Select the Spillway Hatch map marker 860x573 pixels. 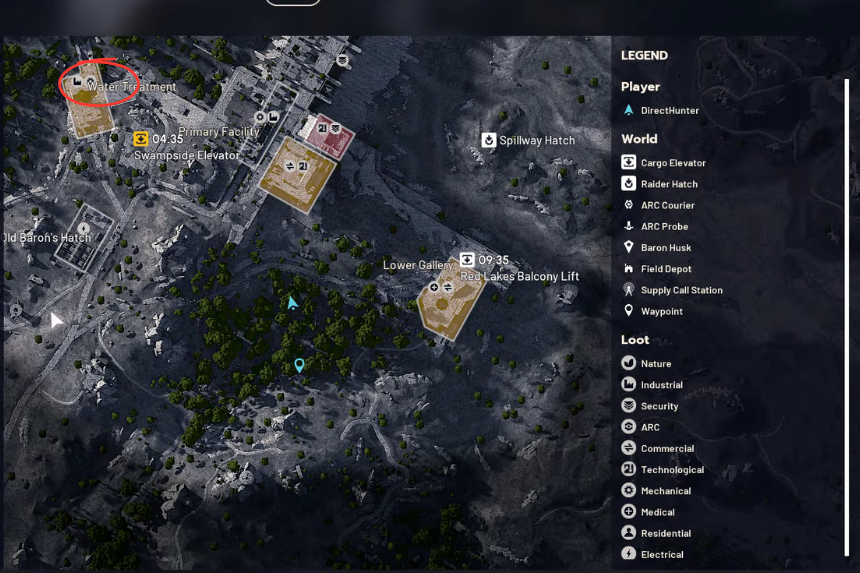[x=489, y=140]
